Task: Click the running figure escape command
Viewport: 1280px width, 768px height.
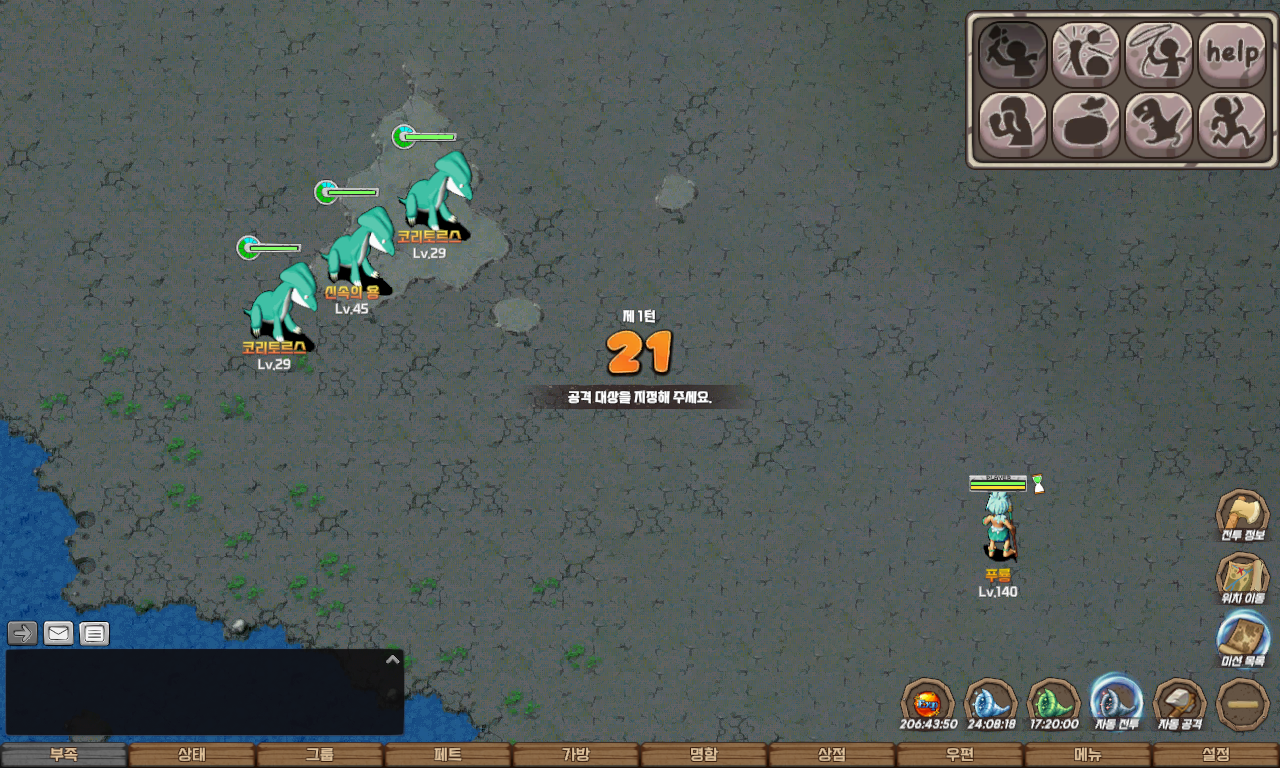Action: (1232, 125)
